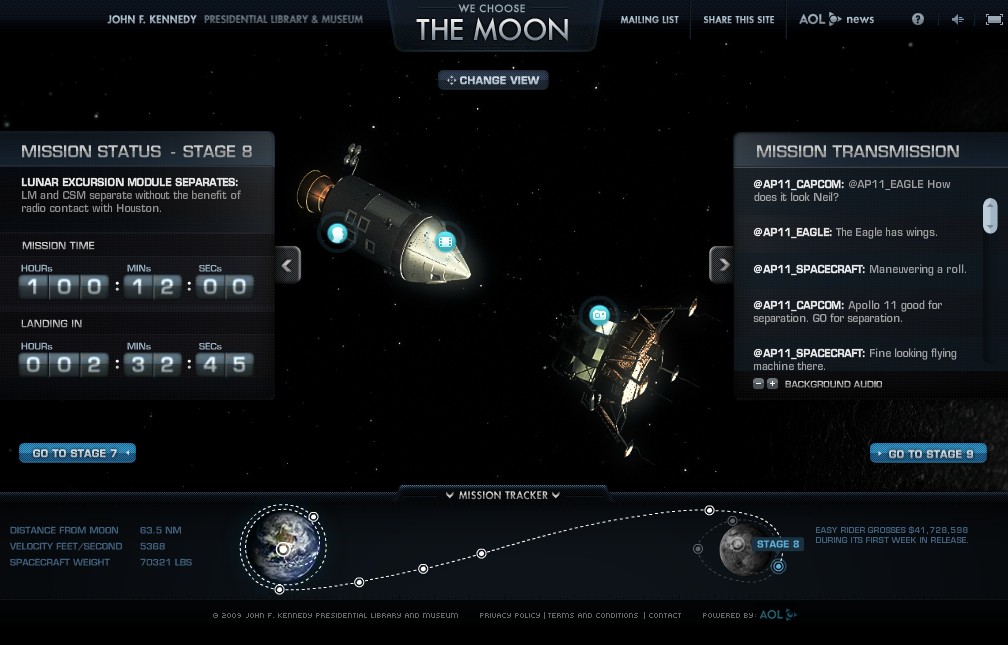Go to Stage 7
This screenshot has width=1008, height=645.
point(77,453)
